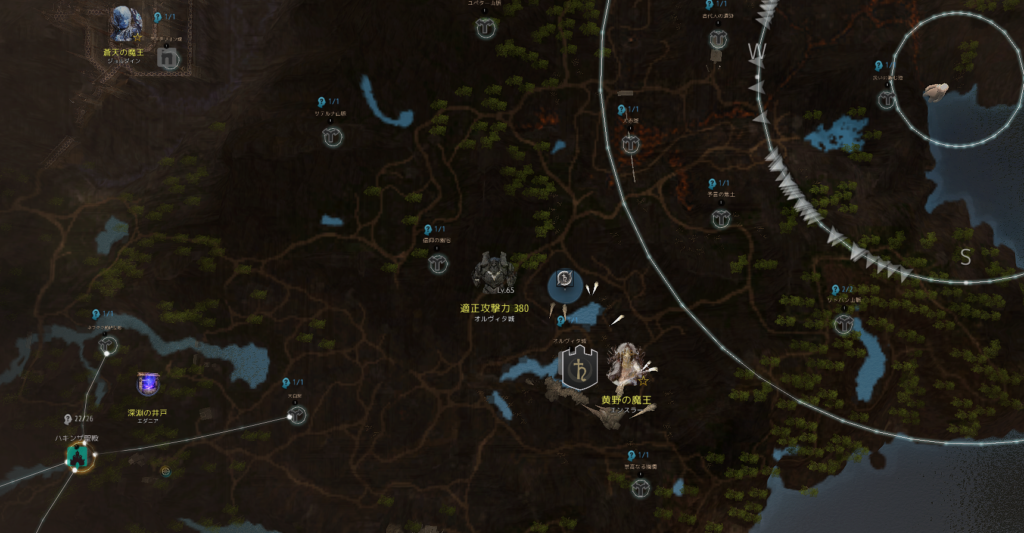Click the Lv.65 stone golem monster zone marker
Screen dimensions: 1024x533
[x=492, y=273]
